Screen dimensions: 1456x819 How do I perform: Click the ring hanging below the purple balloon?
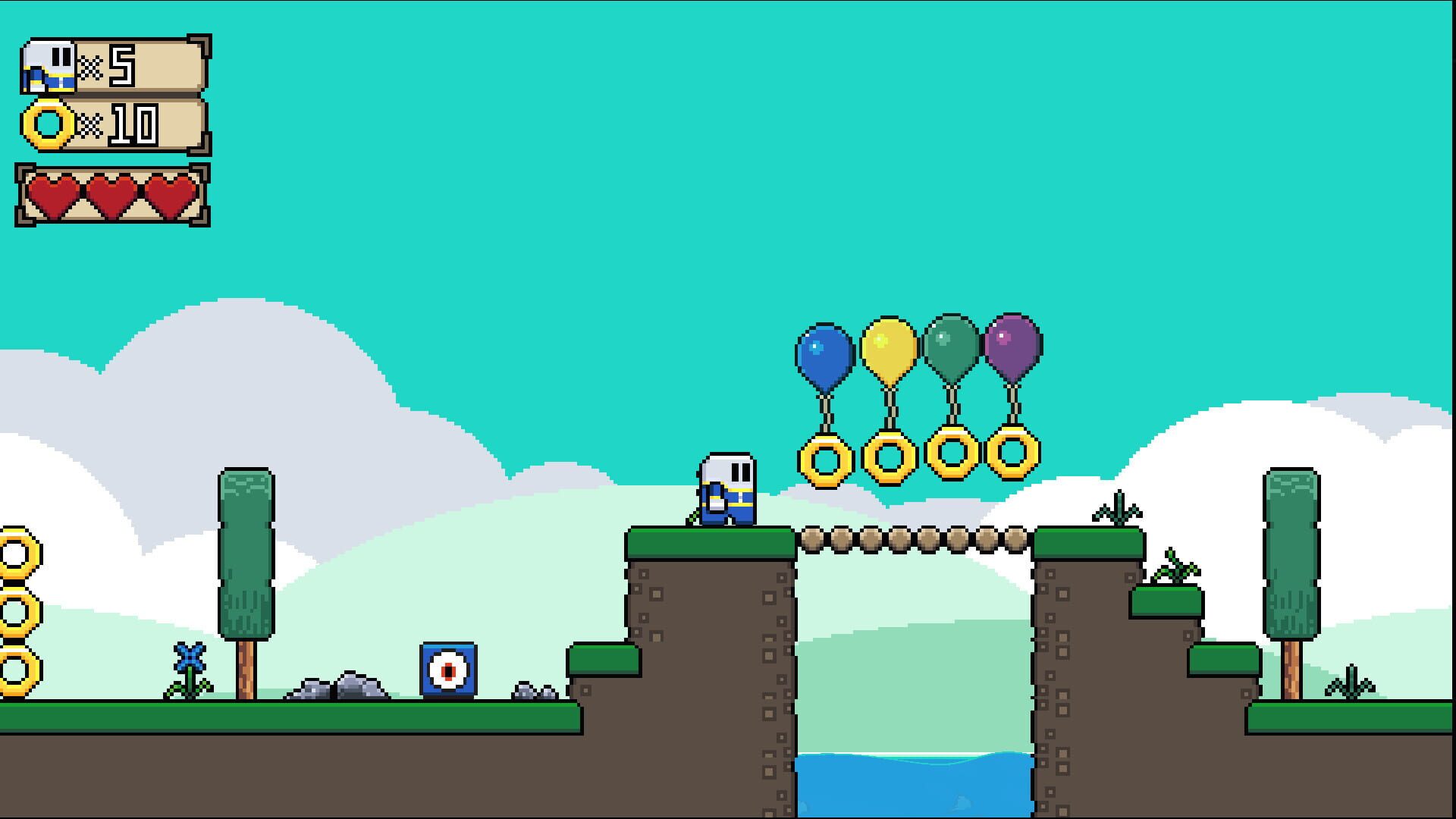coord(1012,455)
